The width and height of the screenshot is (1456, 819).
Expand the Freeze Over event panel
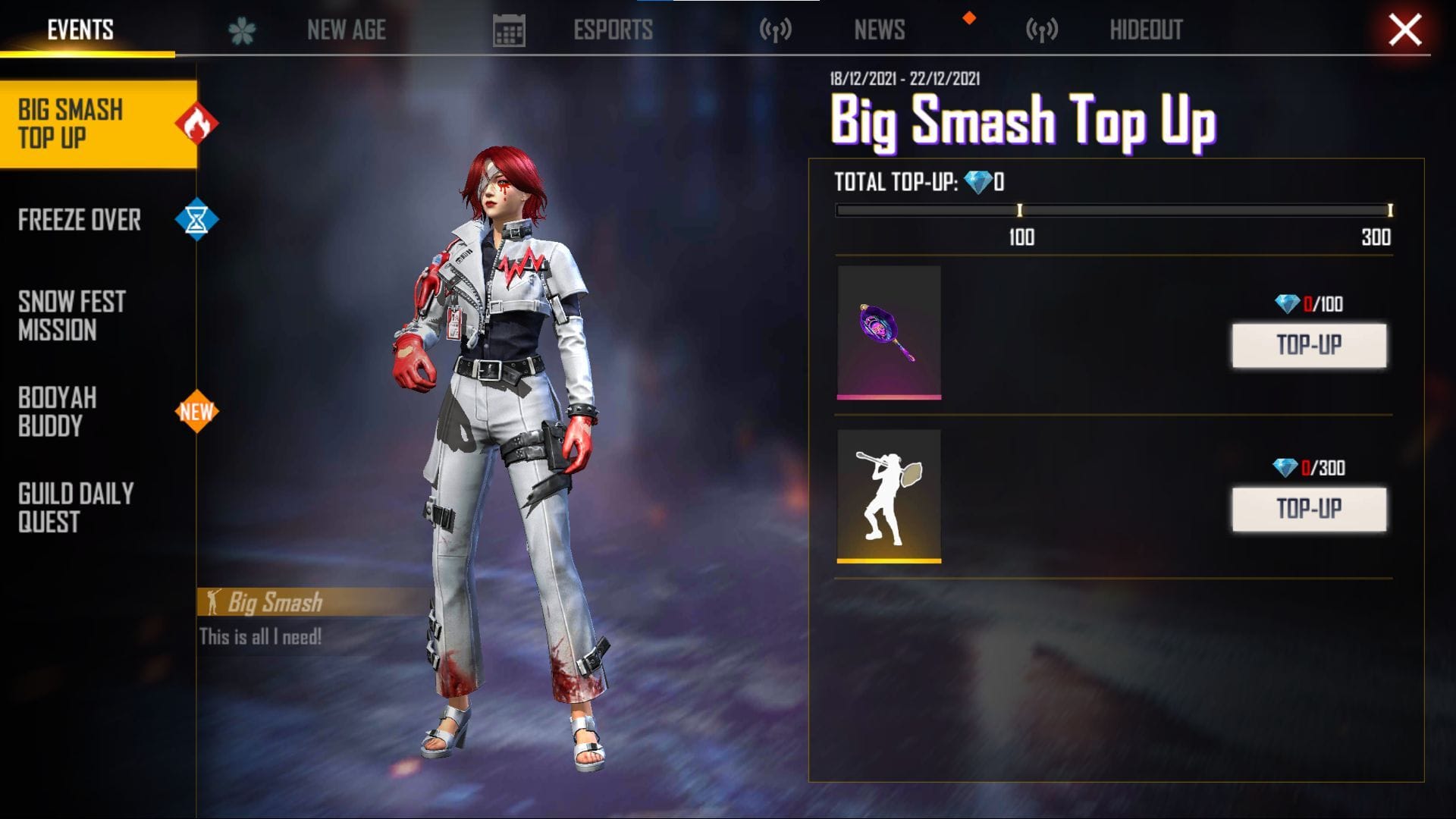80,220
